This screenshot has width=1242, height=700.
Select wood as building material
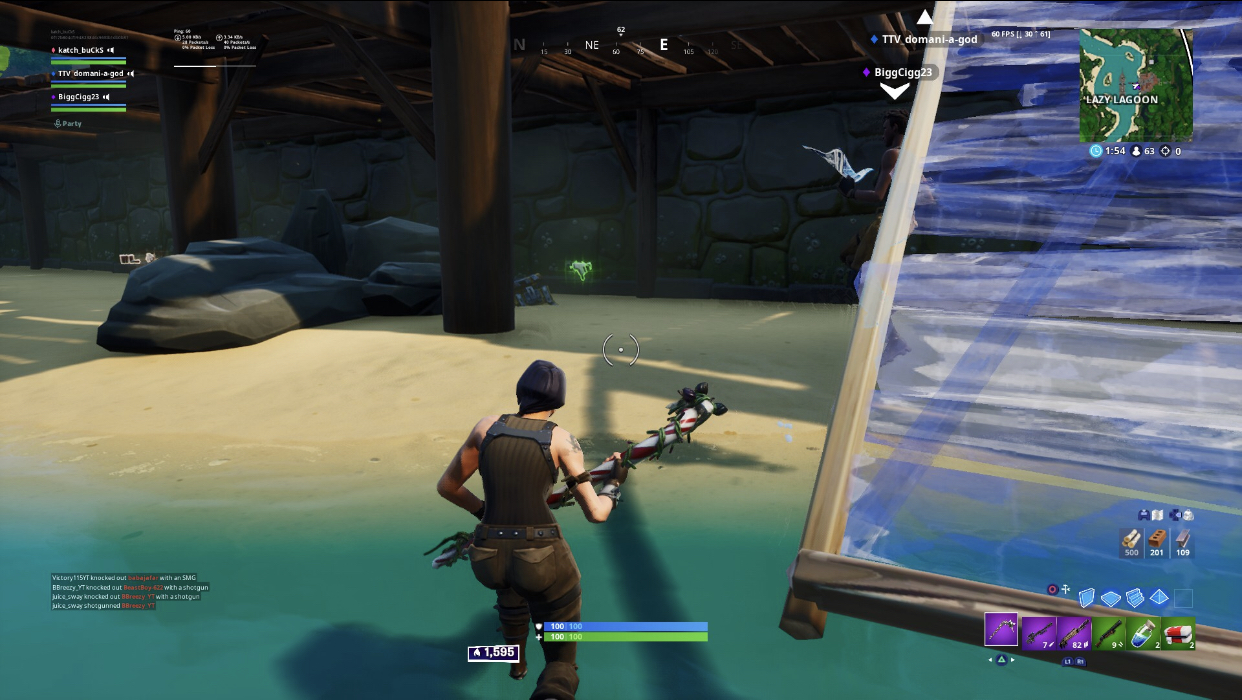tap(1132, 543)
